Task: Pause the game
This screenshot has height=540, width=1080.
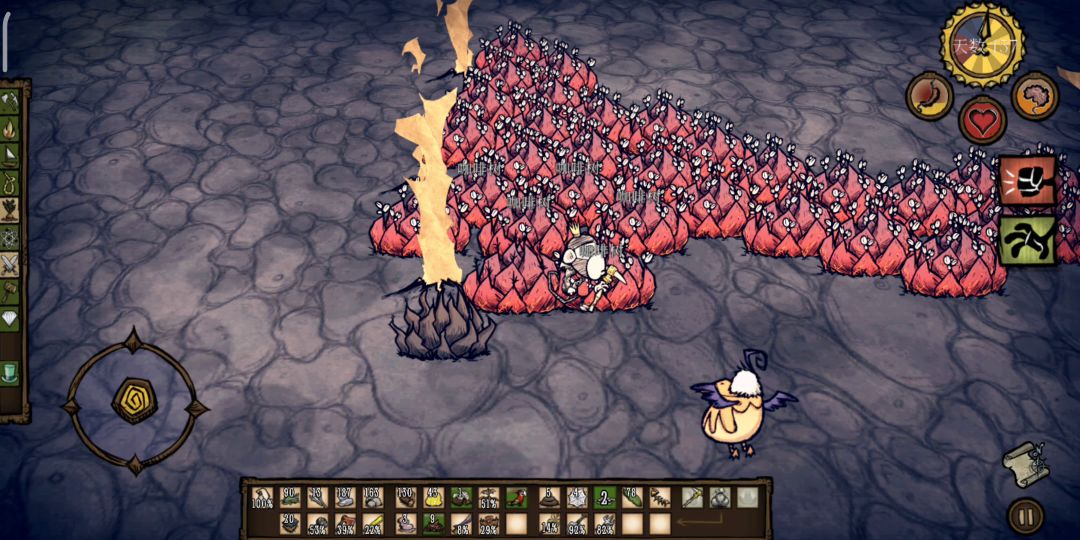Action: coord(1025,517)
